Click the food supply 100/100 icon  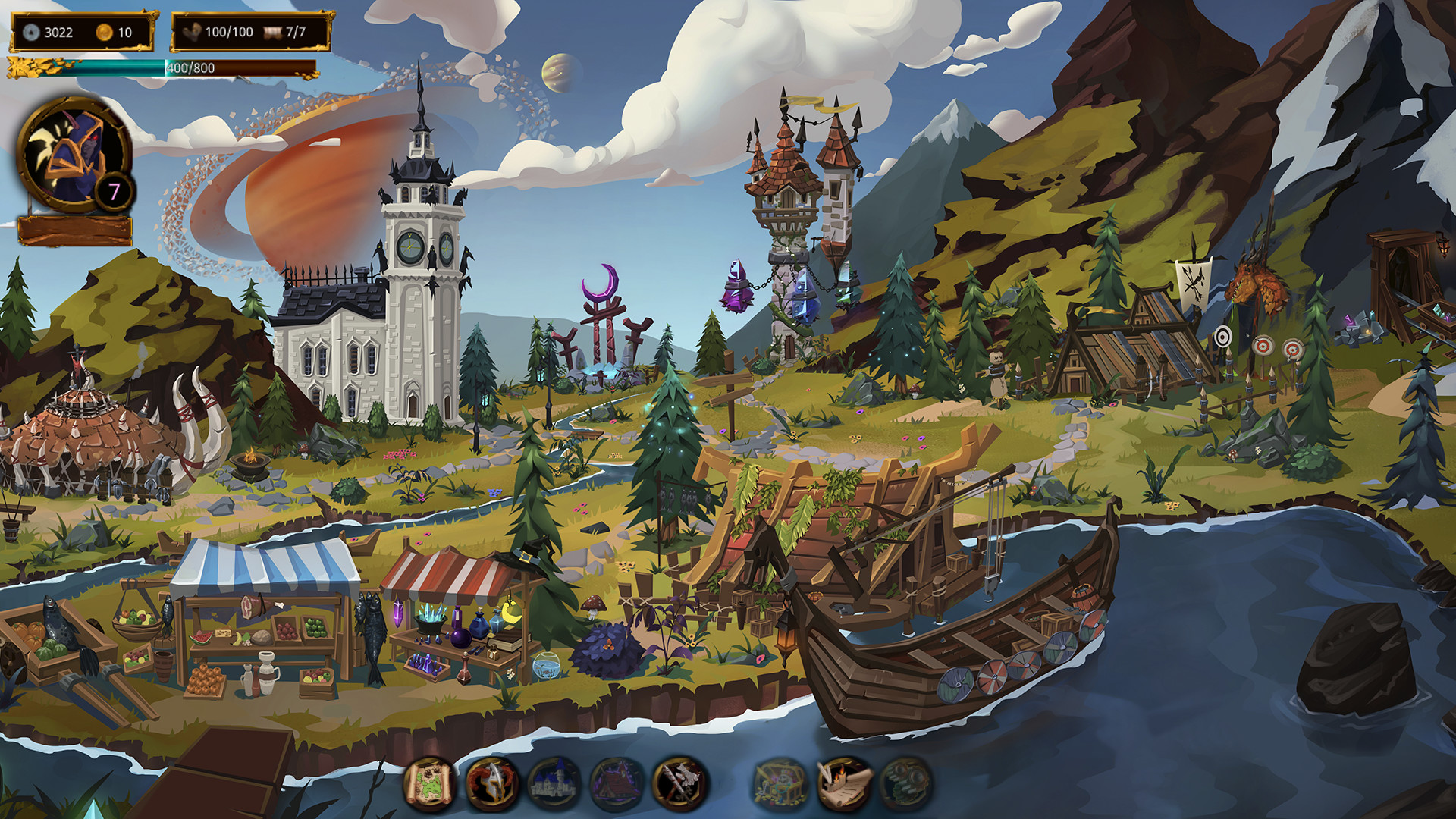click(x=190, y=32)
